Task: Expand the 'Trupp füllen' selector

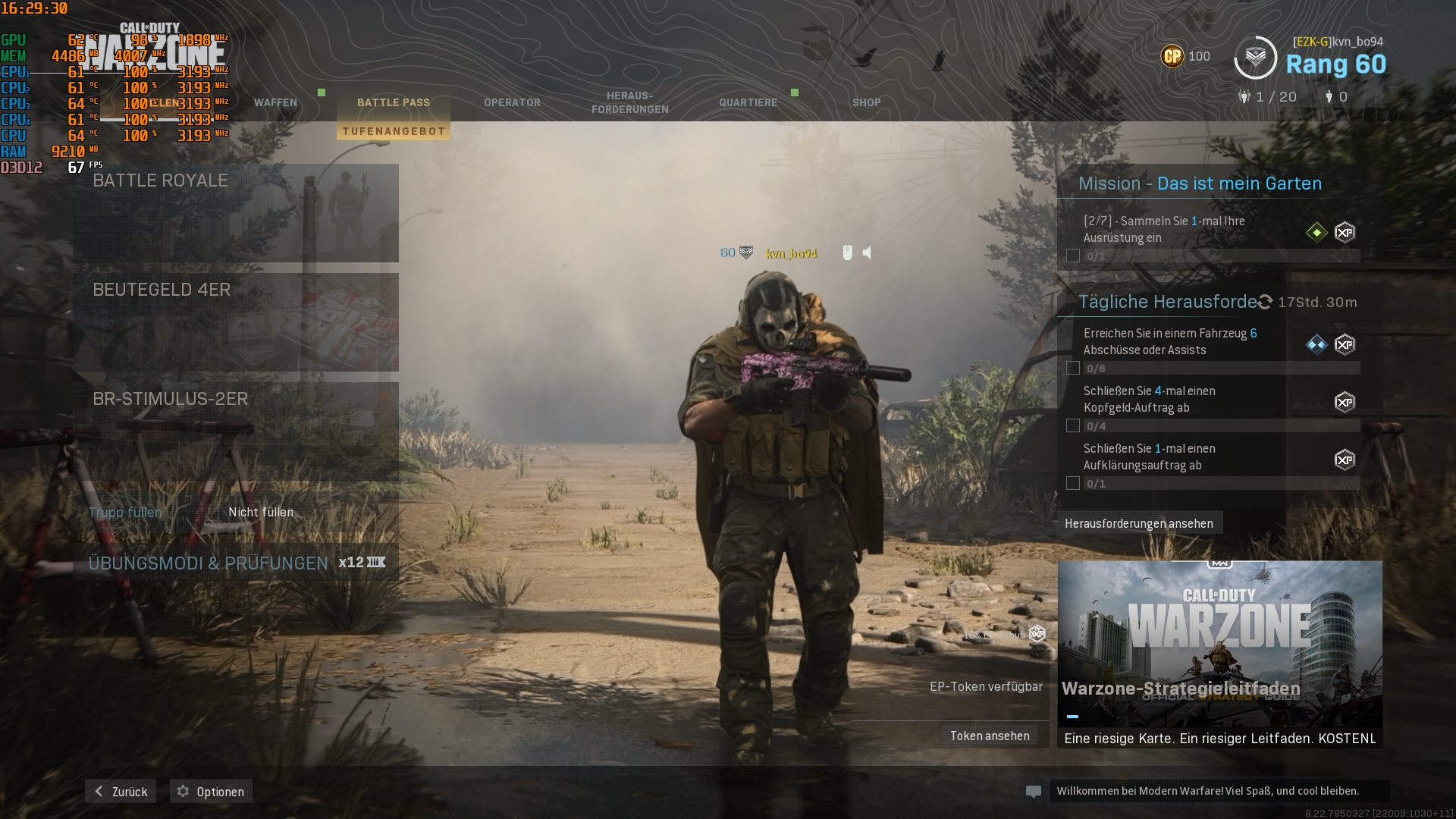Action: pos(124,513)
